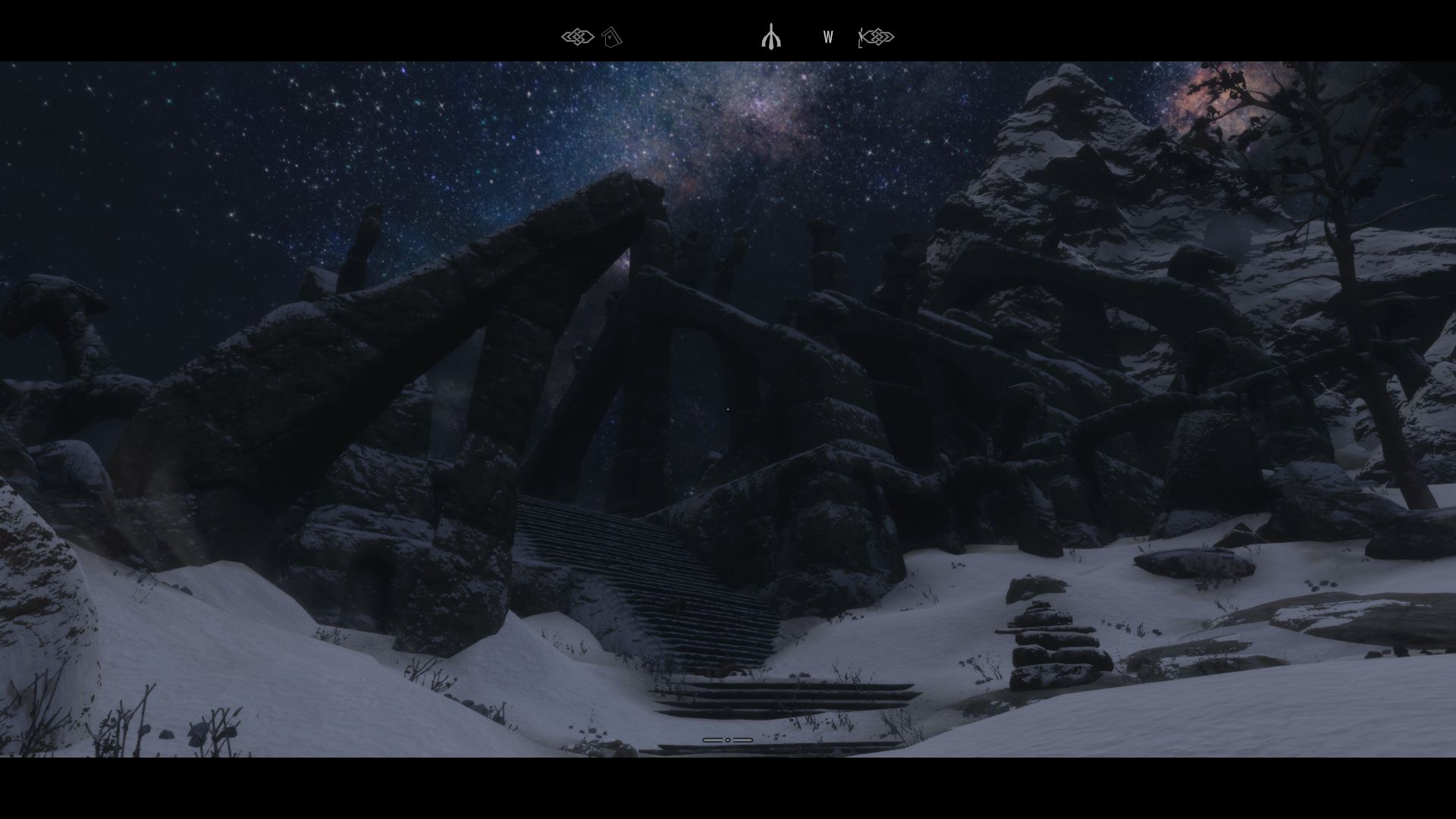Click the right segment of the sneak meter

coord(745,739)
